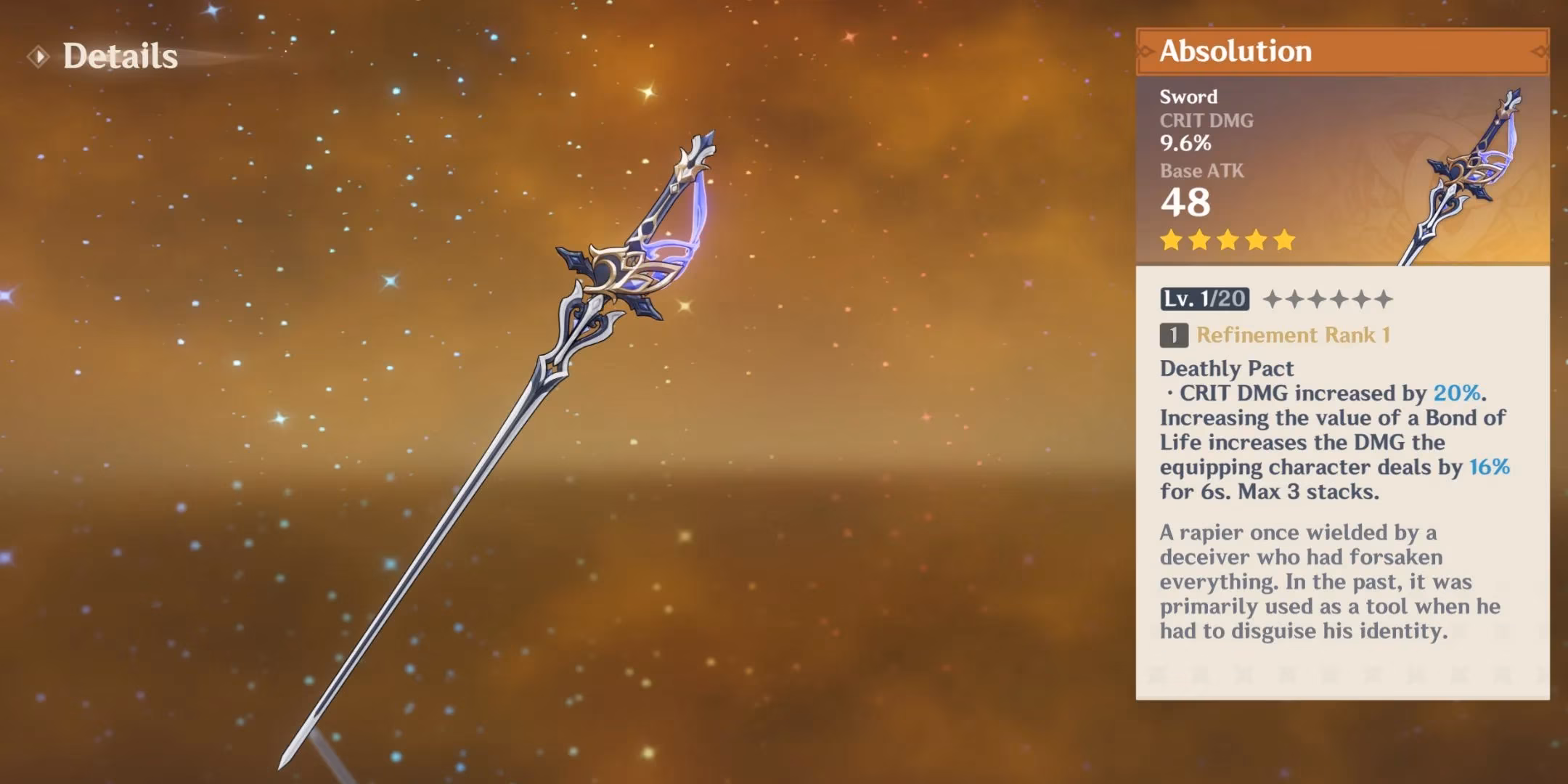1568x784 pixels.
Task: Switch to the Details view header
Action: coord(120,57)
